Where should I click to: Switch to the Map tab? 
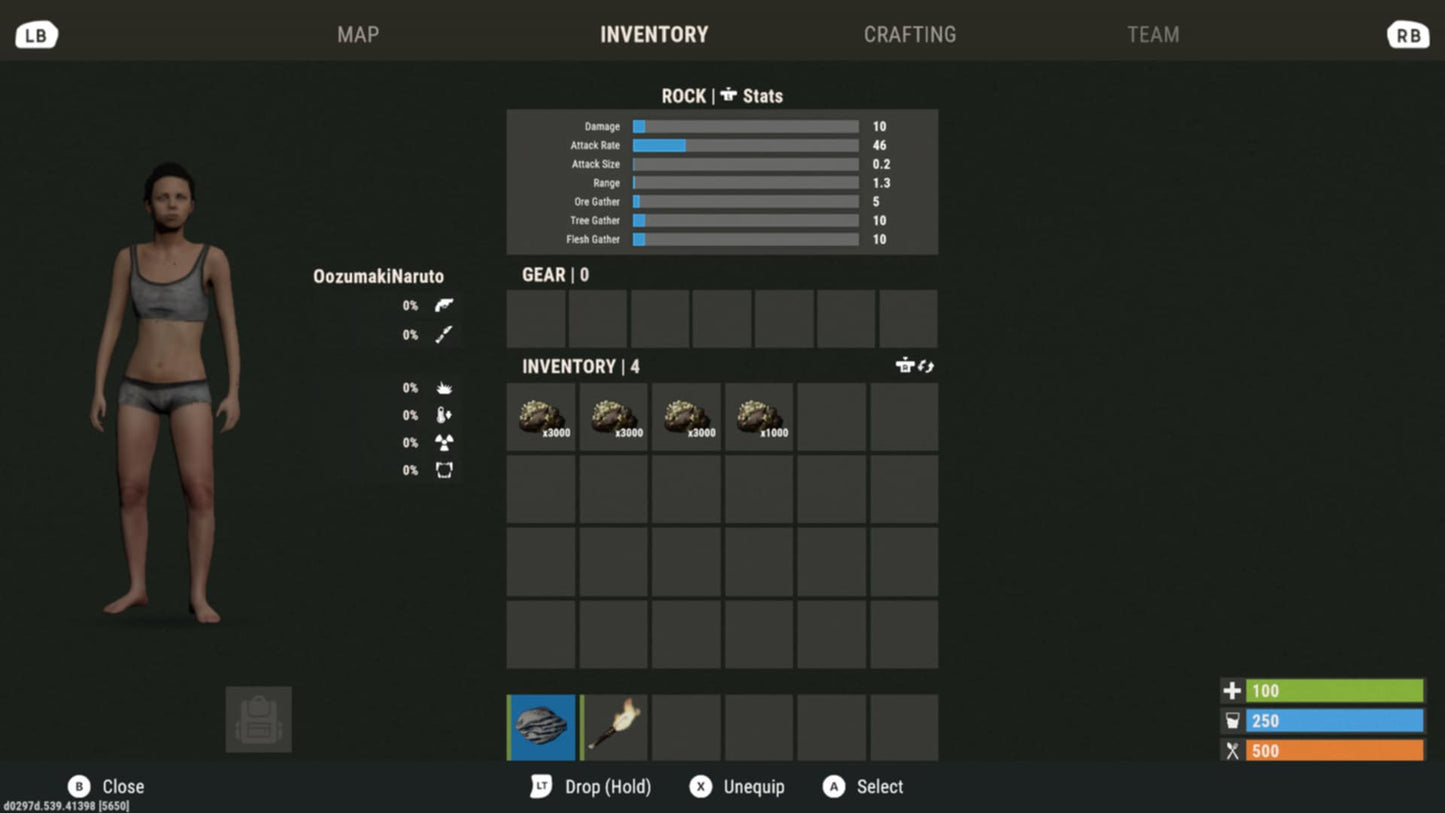point(358,35)
